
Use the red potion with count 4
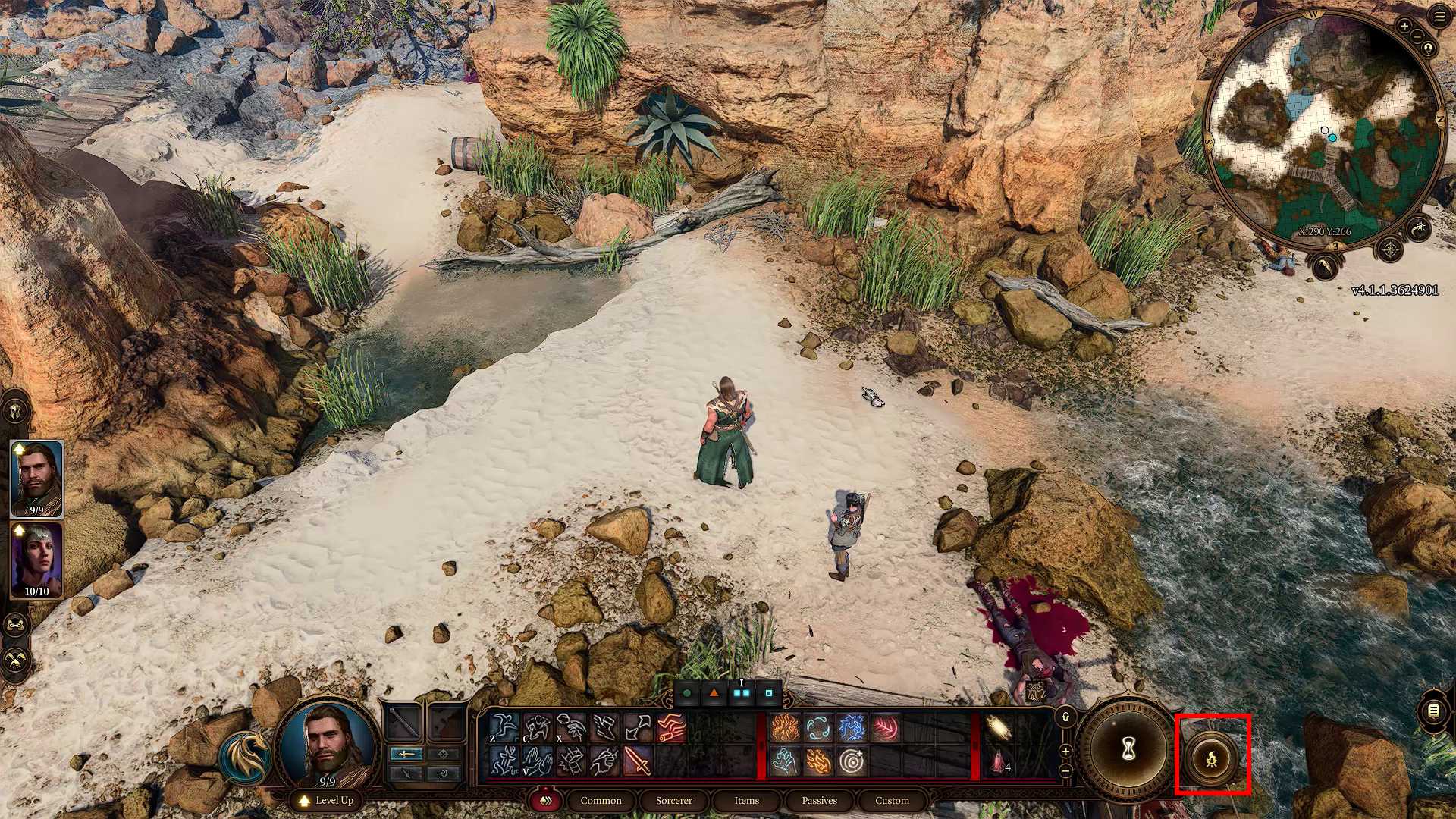pyautogui.click(x=999, y=761)
